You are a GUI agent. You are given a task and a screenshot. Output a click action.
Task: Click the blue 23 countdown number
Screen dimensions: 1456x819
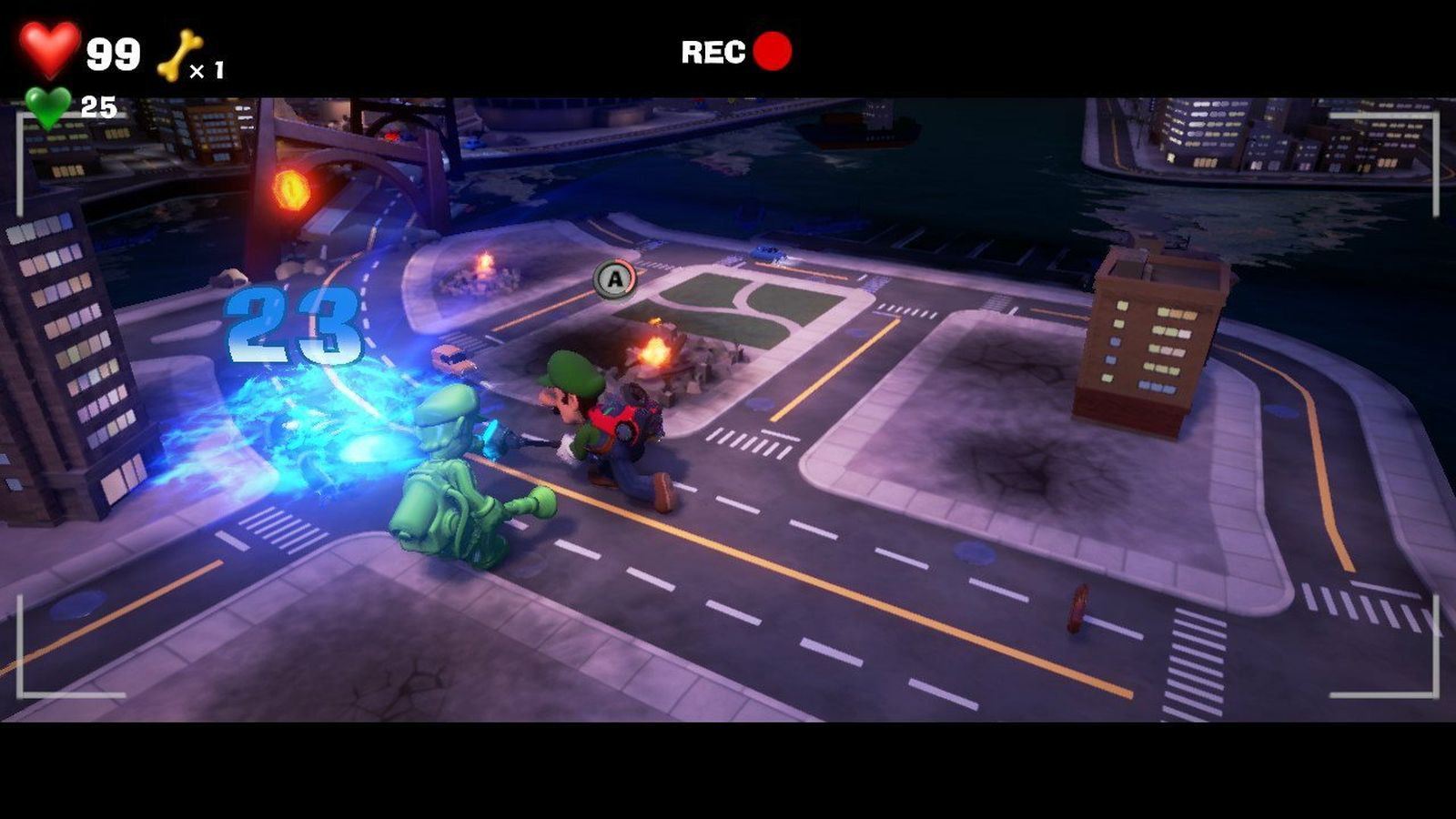(293, 326)
